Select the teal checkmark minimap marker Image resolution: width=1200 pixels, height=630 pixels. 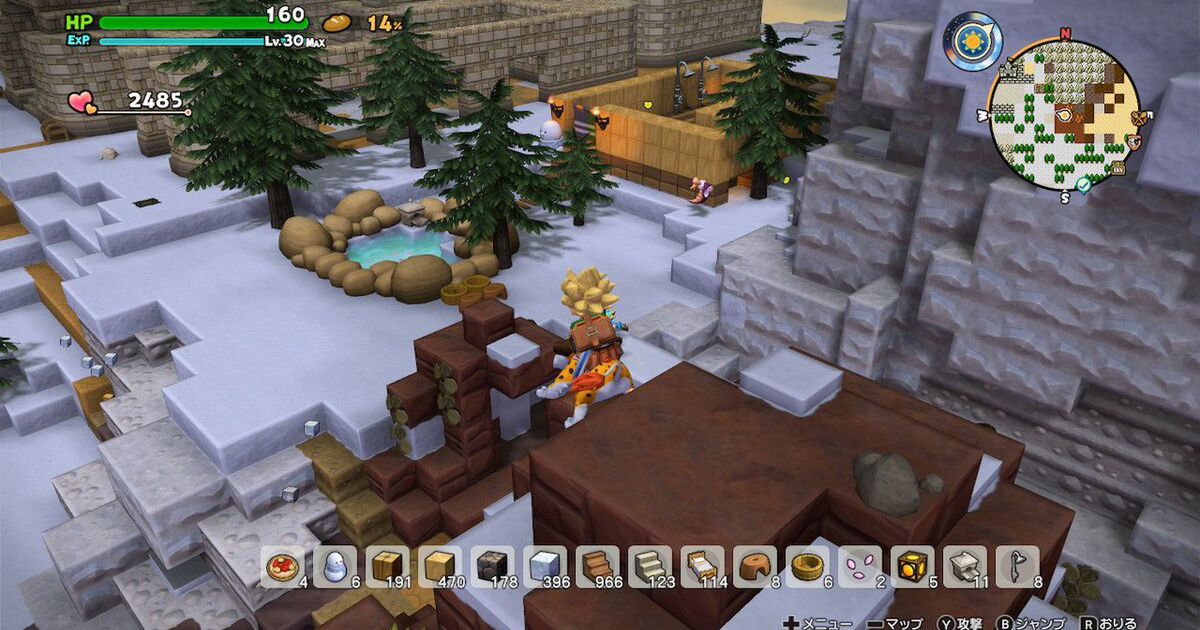(x=1085, y=185)
